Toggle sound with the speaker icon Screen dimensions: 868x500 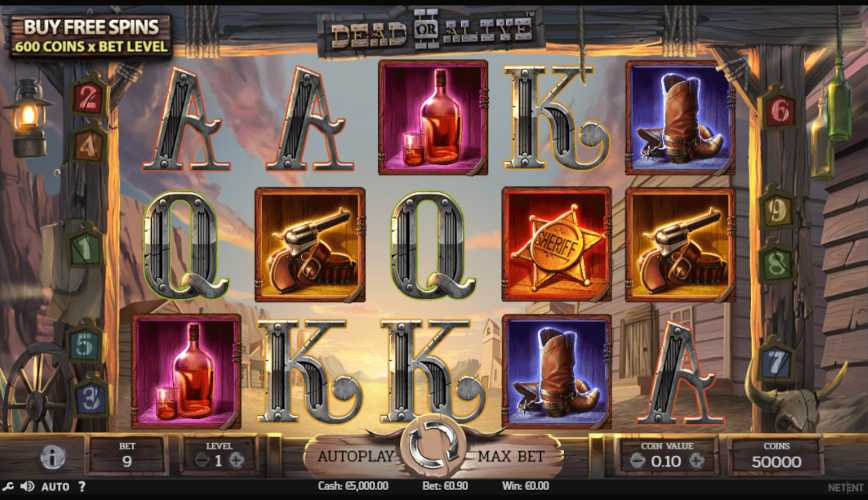pos(27,487)
